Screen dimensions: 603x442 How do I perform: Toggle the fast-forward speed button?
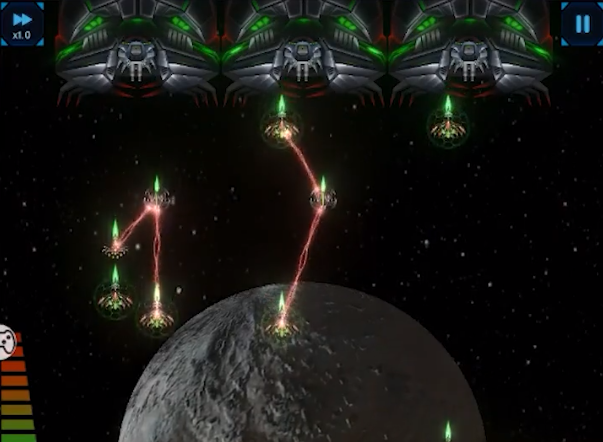[x=21, y=23]
